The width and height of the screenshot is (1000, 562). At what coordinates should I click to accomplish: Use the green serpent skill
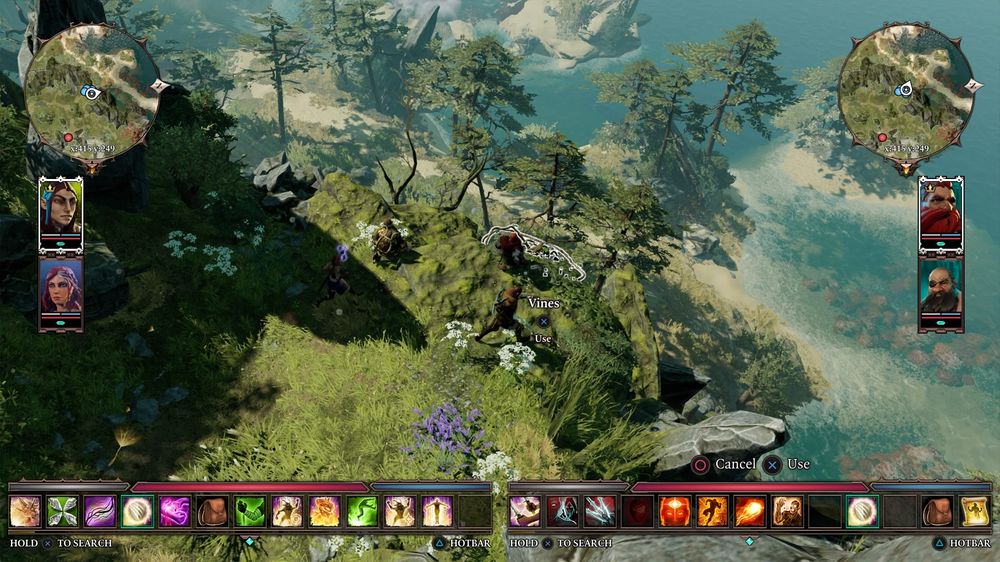361,511
